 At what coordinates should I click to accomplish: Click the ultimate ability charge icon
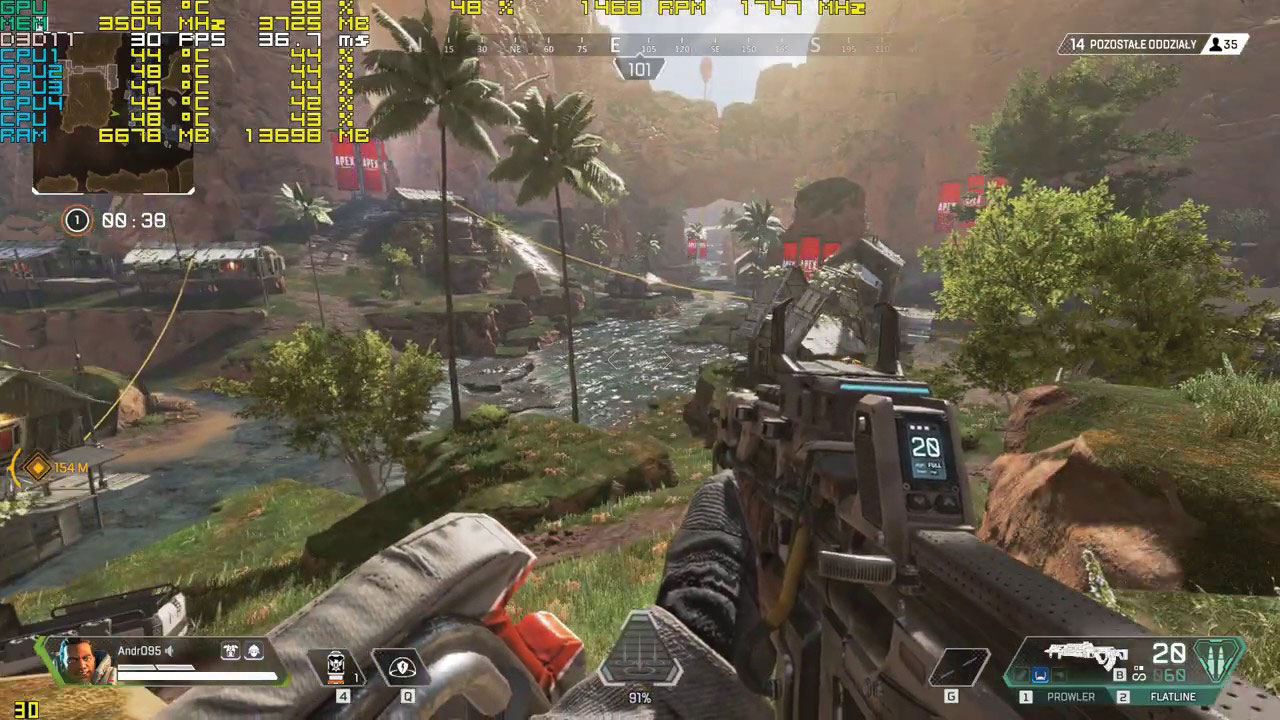[x=639, y=657]
